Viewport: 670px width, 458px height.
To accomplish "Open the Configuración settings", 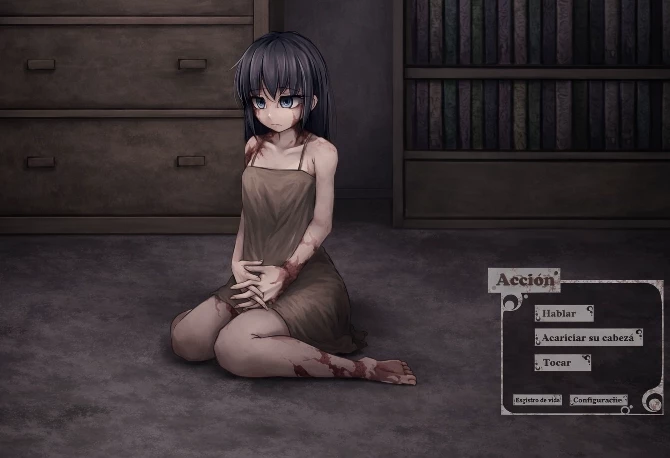I will (598, 400).
